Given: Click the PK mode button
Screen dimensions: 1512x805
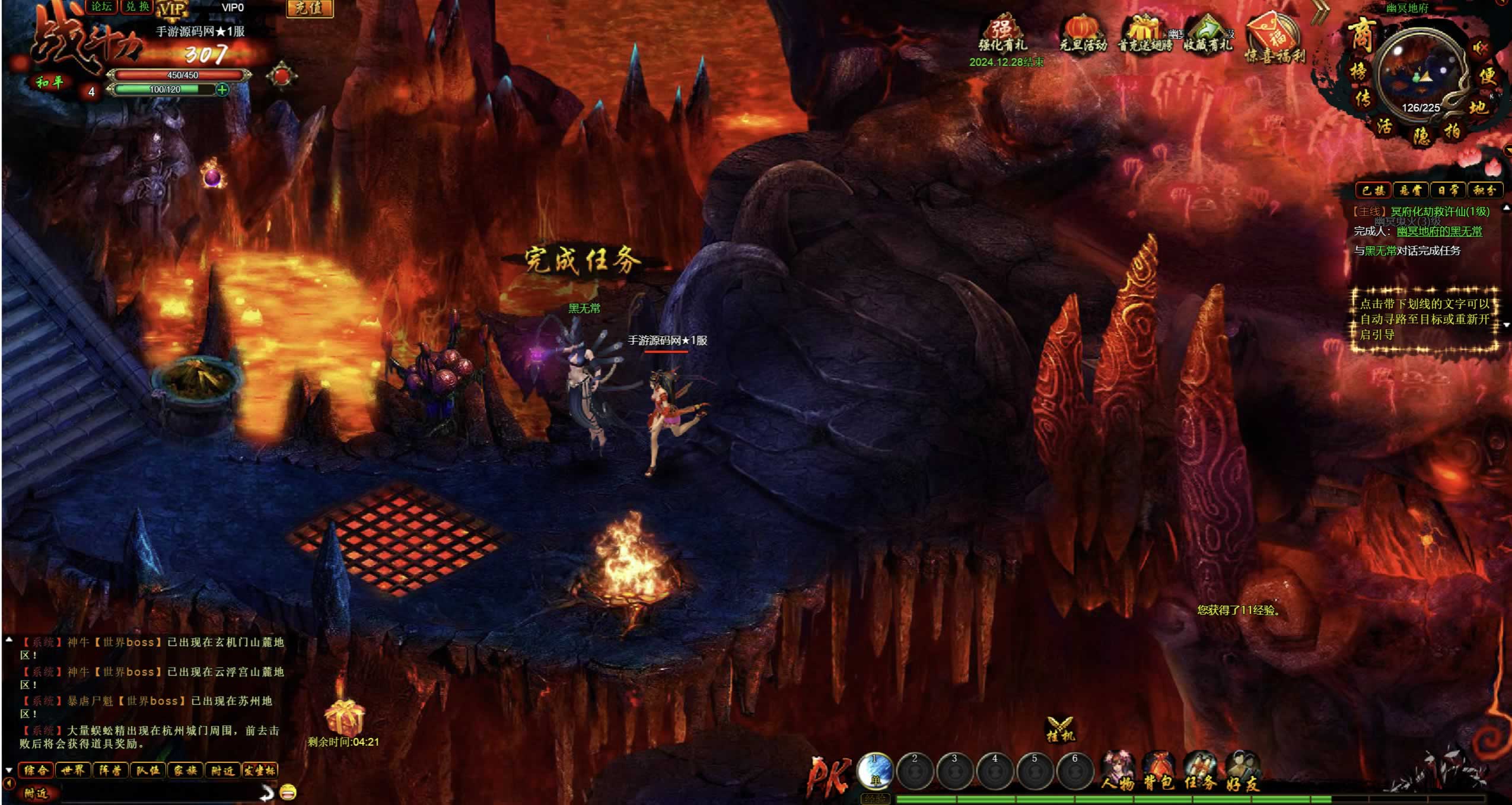Looking at the screenshot, I should [829, 775].
